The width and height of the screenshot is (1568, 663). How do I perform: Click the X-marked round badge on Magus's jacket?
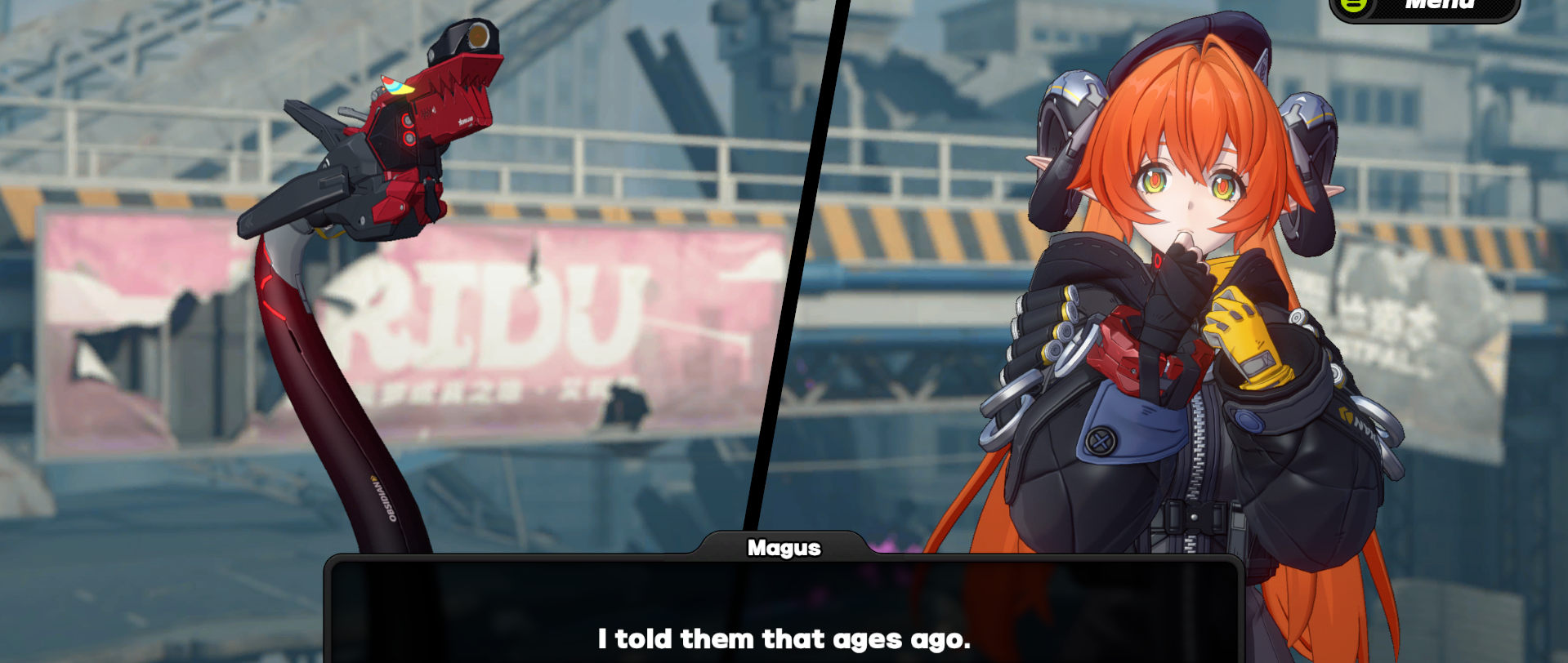(x=1101, y=439)
